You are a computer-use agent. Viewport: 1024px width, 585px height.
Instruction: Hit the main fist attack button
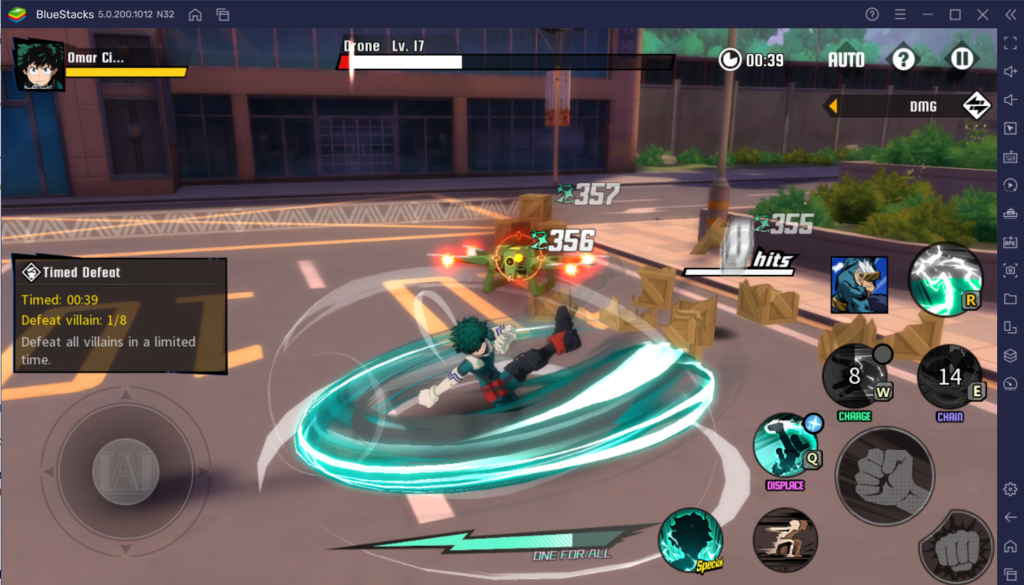887,478
